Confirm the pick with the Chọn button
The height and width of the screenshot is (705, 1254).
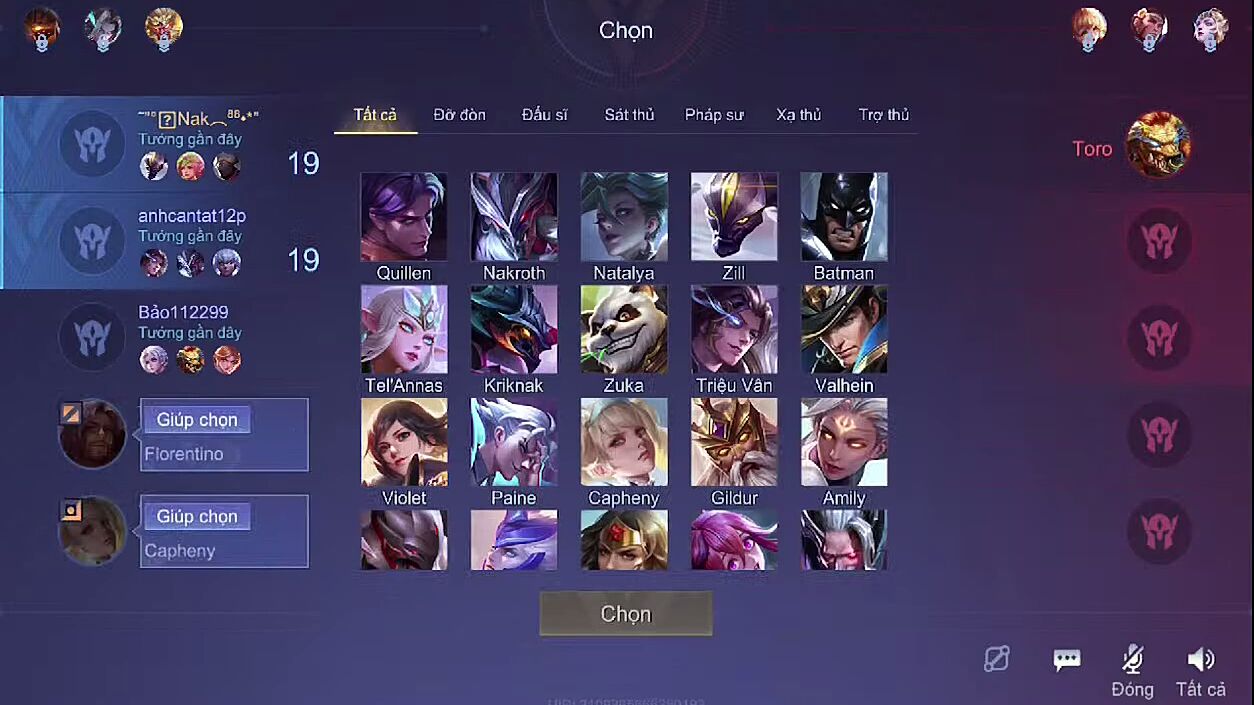click(x=626, y=613)
